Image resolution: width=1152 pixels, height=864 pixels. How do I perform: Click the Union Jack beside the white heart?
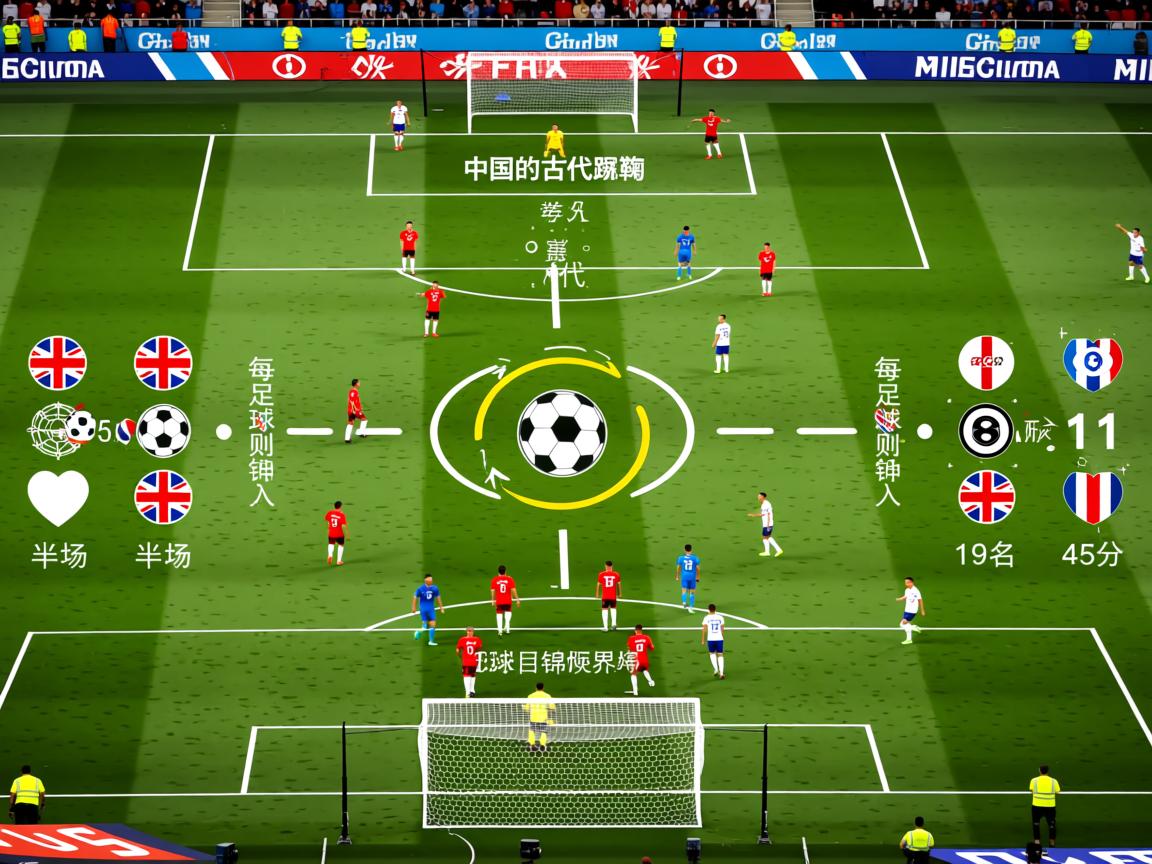163,497
